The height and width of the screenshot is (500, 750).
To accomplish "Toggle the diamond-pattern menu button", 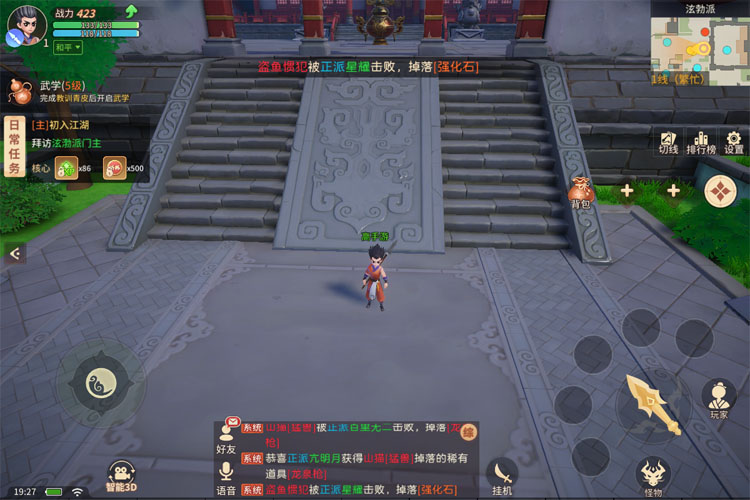I will click(720, 191).
